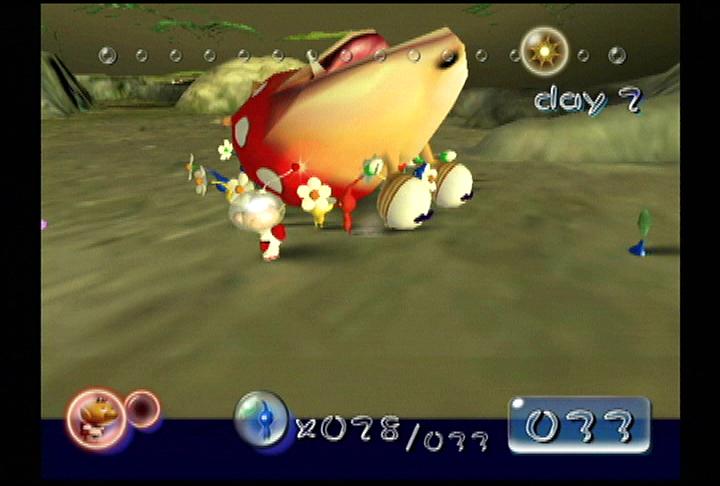Viewport: 720px width, 486px height.
Task: Click the sun icon on the day timer
Action: tap(544, 51)
